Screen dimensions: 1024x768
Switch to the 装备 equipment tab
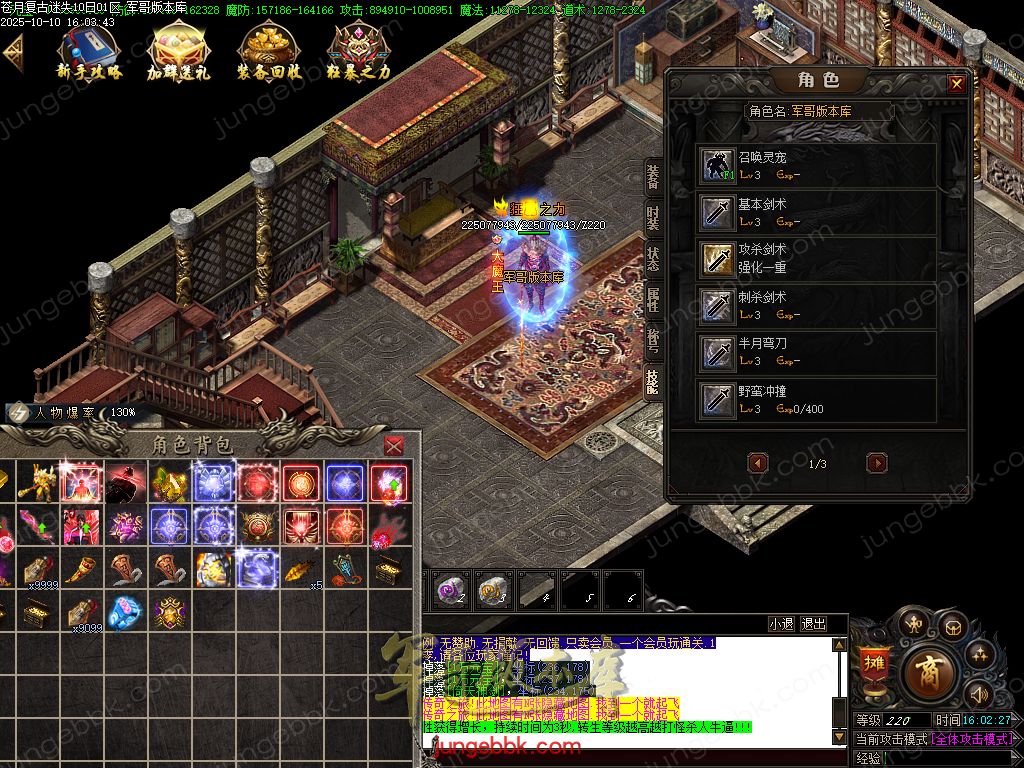(653, 176)
